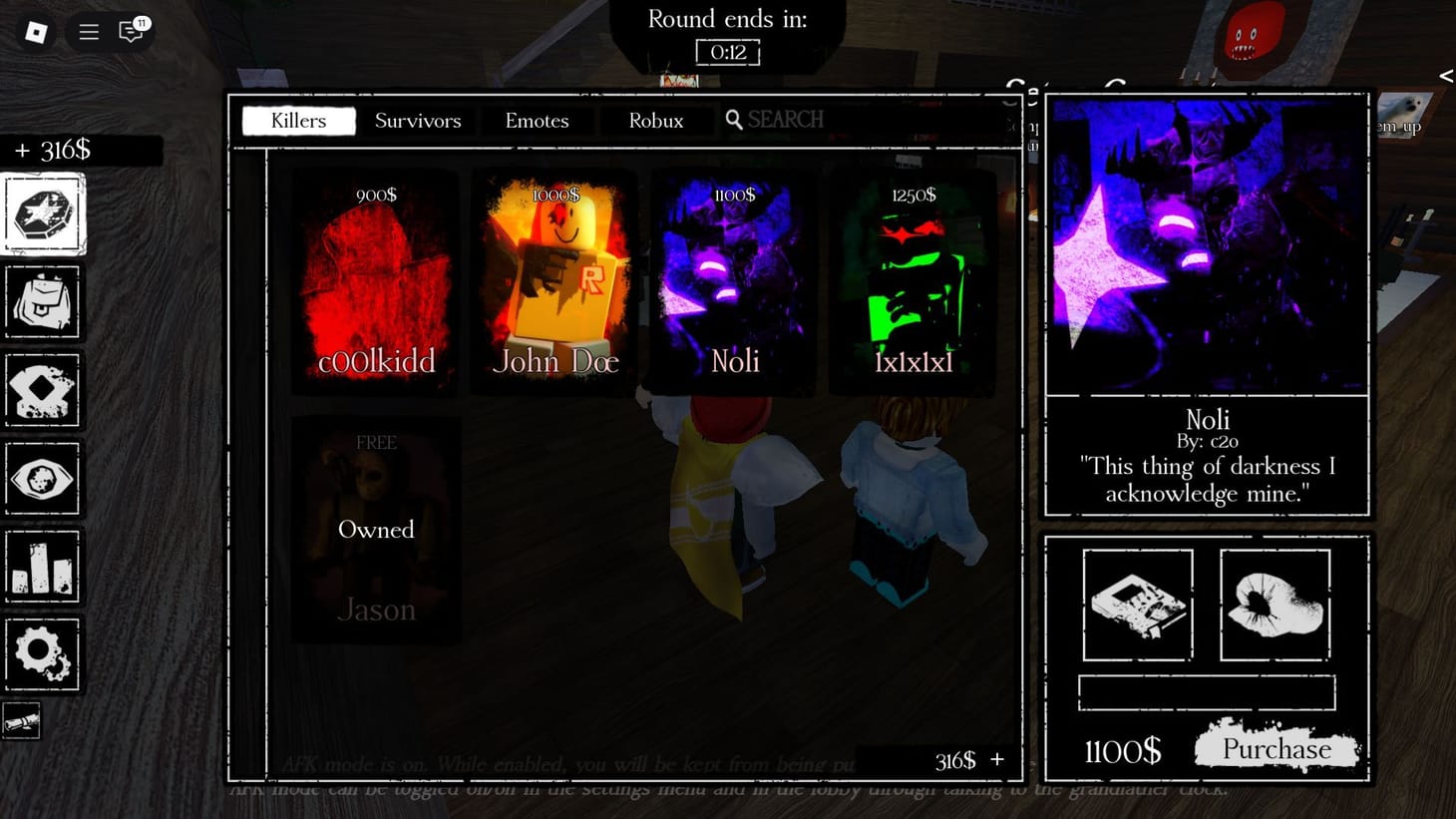Click the Purchase button for Noli
Viewport: 1456px width, 819px height.
click(x=1276, y=748)
